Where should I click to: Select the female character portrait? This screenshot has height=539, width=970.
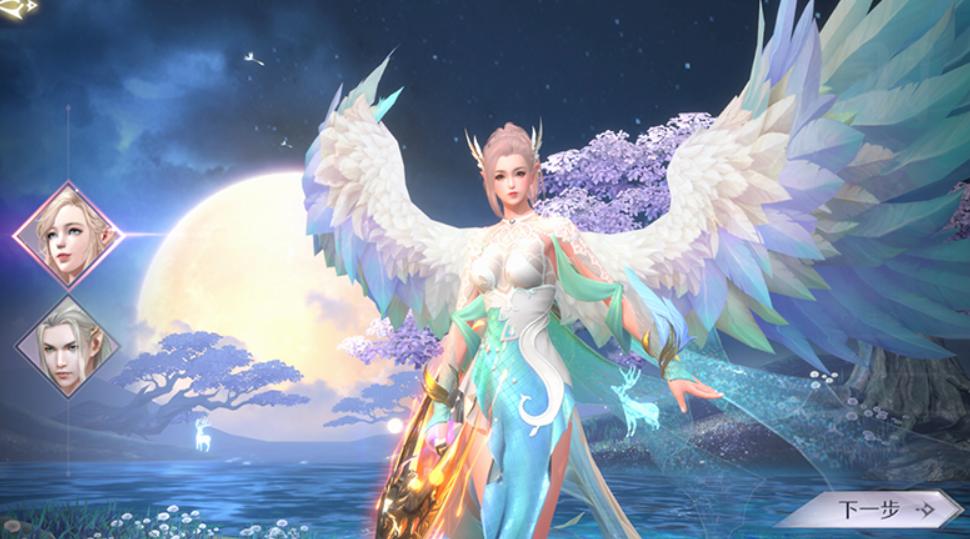click(67, 234)
